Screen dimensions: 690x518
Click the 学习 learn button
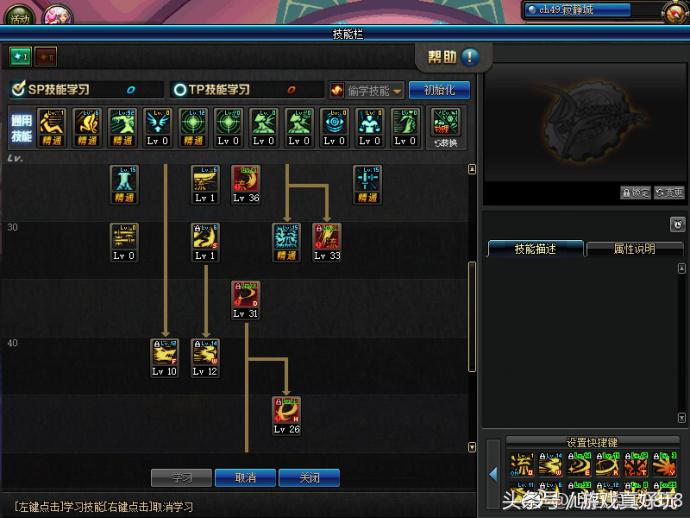(x=181, y=478)
